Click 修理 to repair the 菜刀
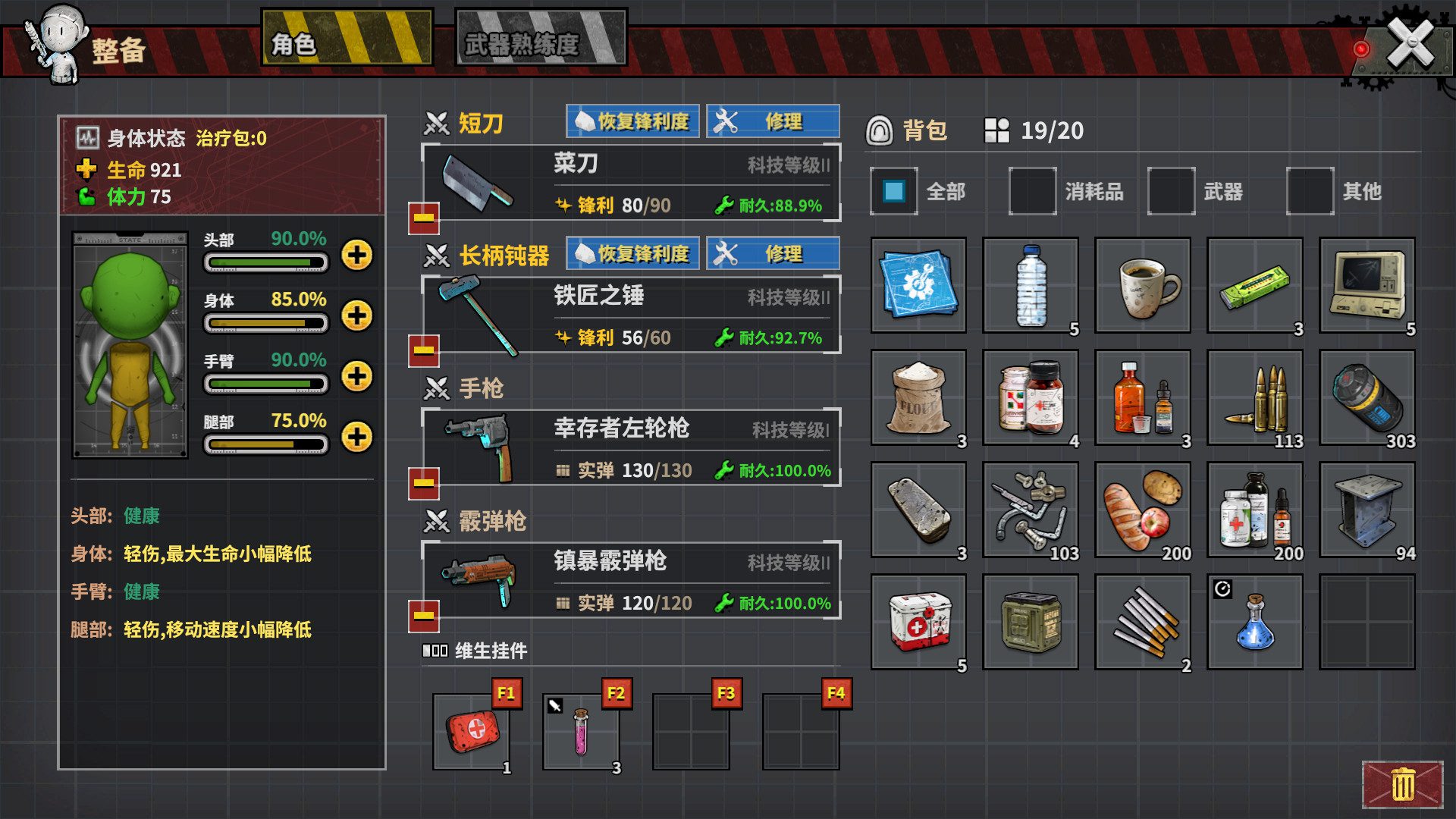Screen dimensions: 1456x819 point(773,121)
